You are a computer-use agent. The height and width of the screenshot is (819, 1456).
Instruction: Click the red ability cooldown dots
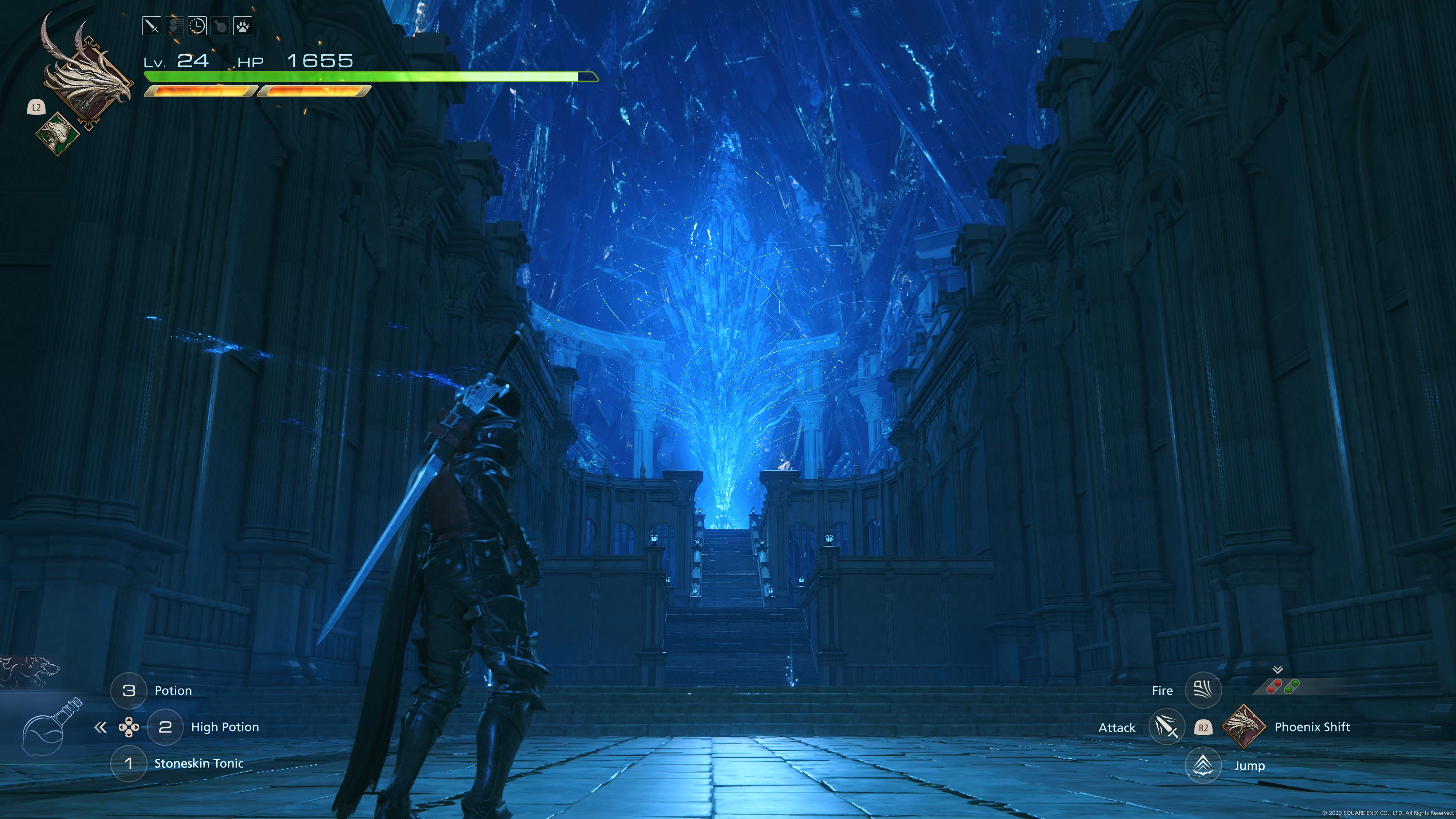click(1274, 687)
